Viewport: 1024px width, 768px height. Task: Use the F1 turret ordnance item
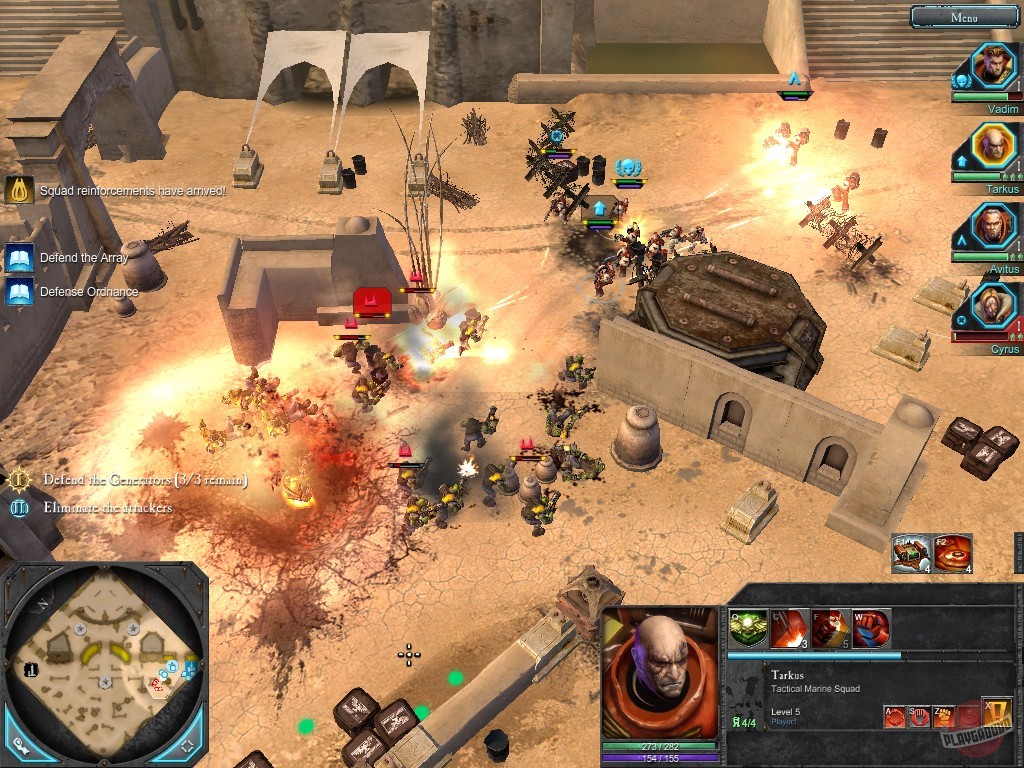click(x=912, y=554)
